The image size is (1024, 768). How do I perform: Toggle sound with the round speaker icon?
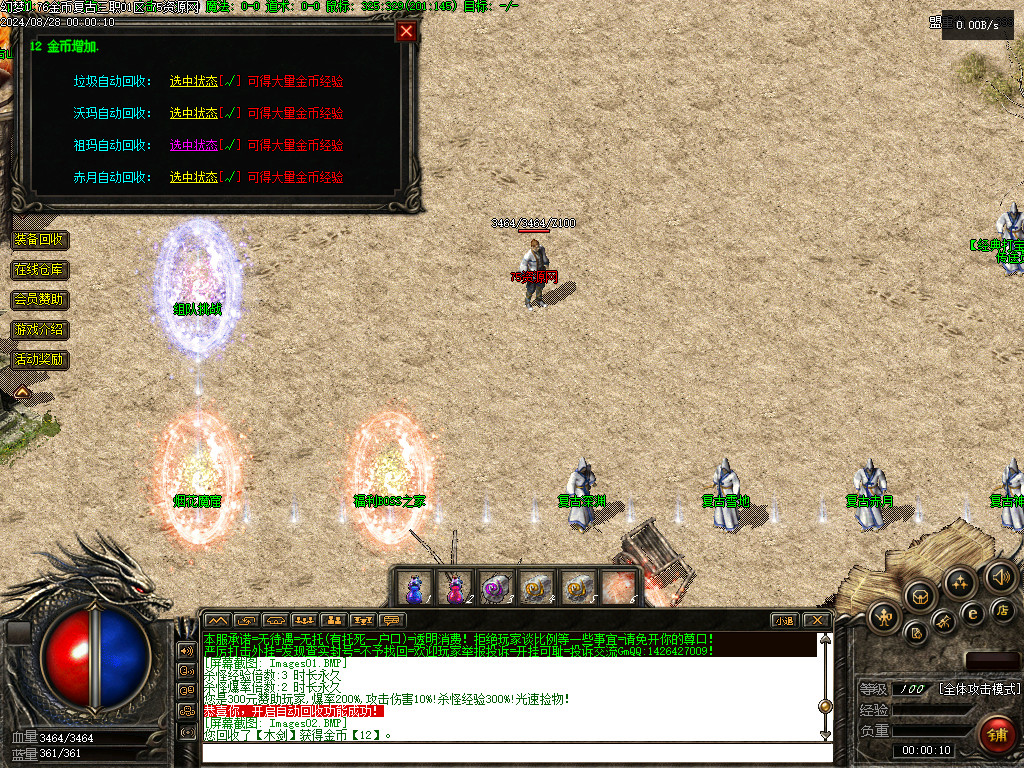[1000, 577]
